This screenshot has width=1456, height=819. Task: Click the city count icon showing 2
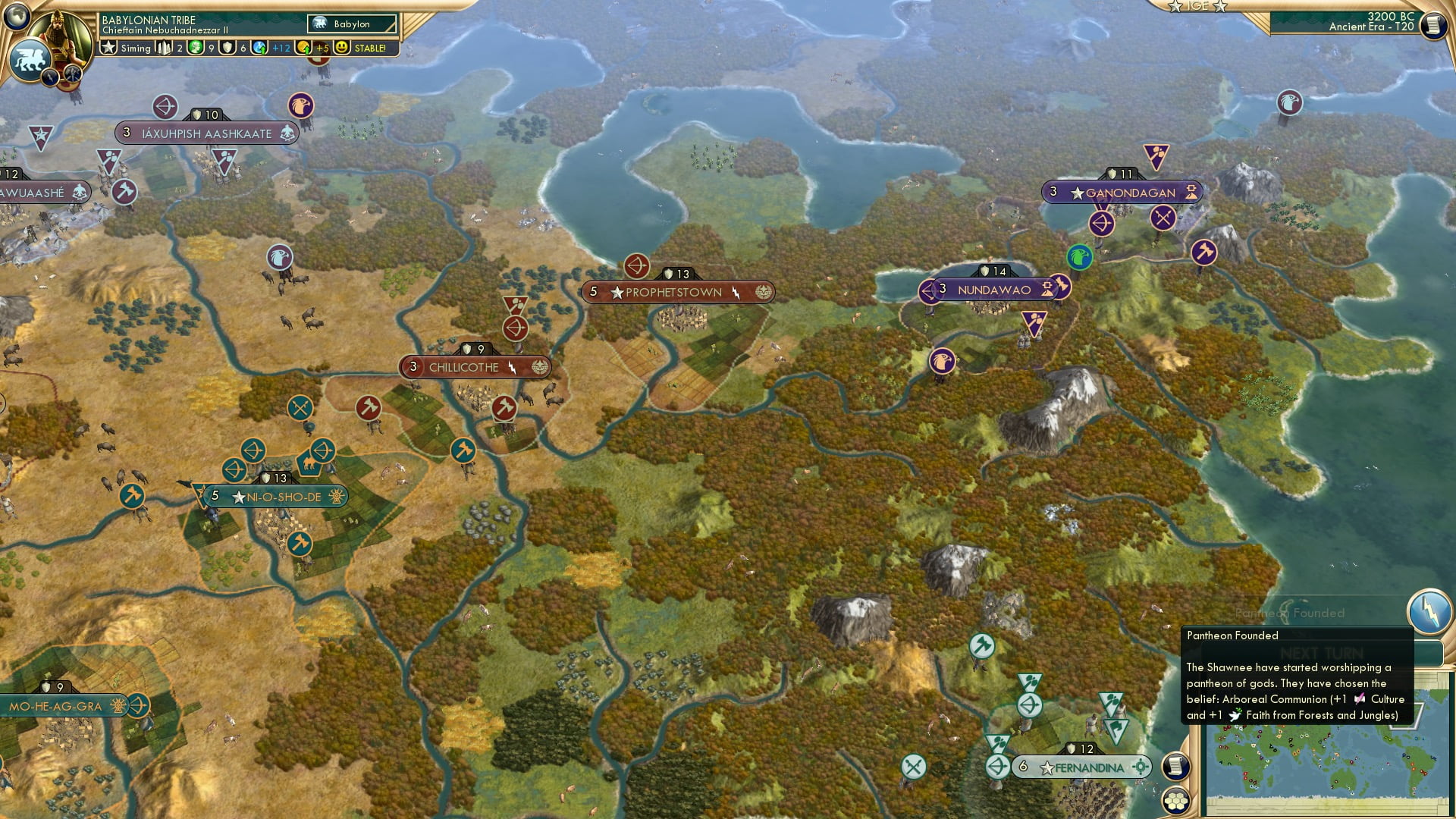[x=165, y=48]
